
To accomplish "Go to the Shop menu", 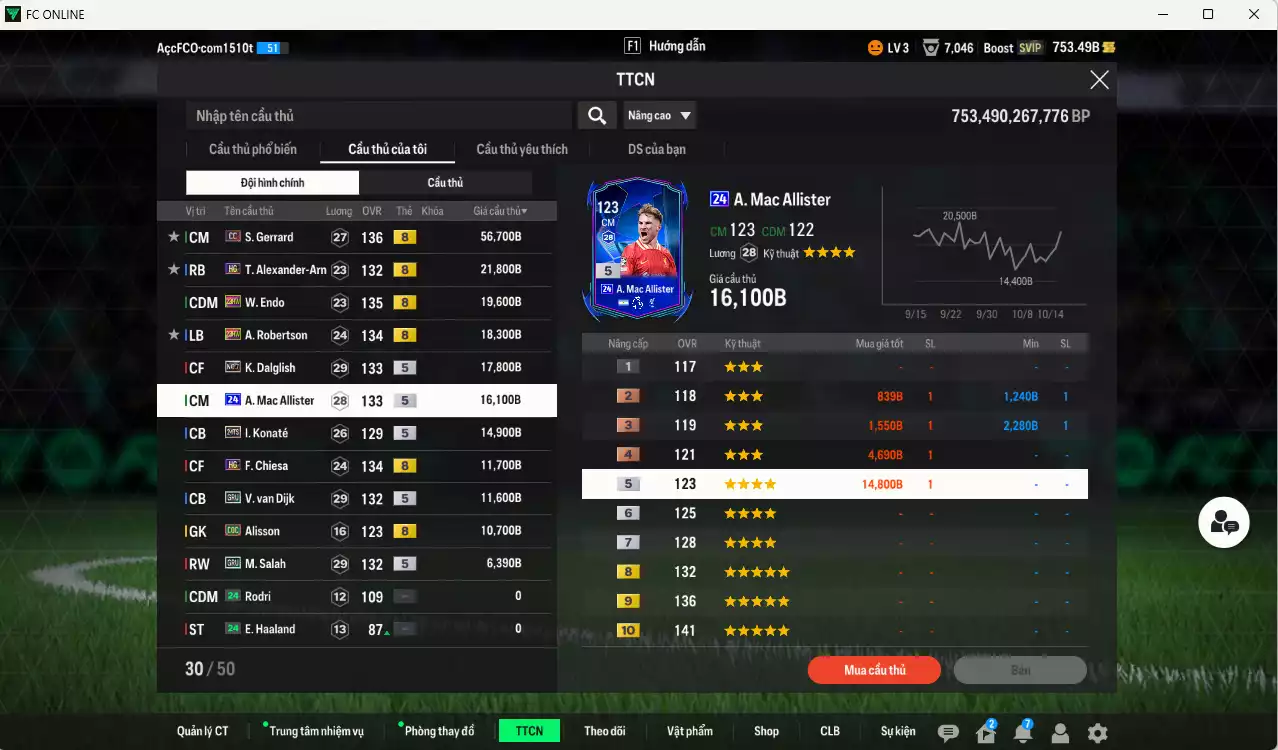I will point(766,731).
